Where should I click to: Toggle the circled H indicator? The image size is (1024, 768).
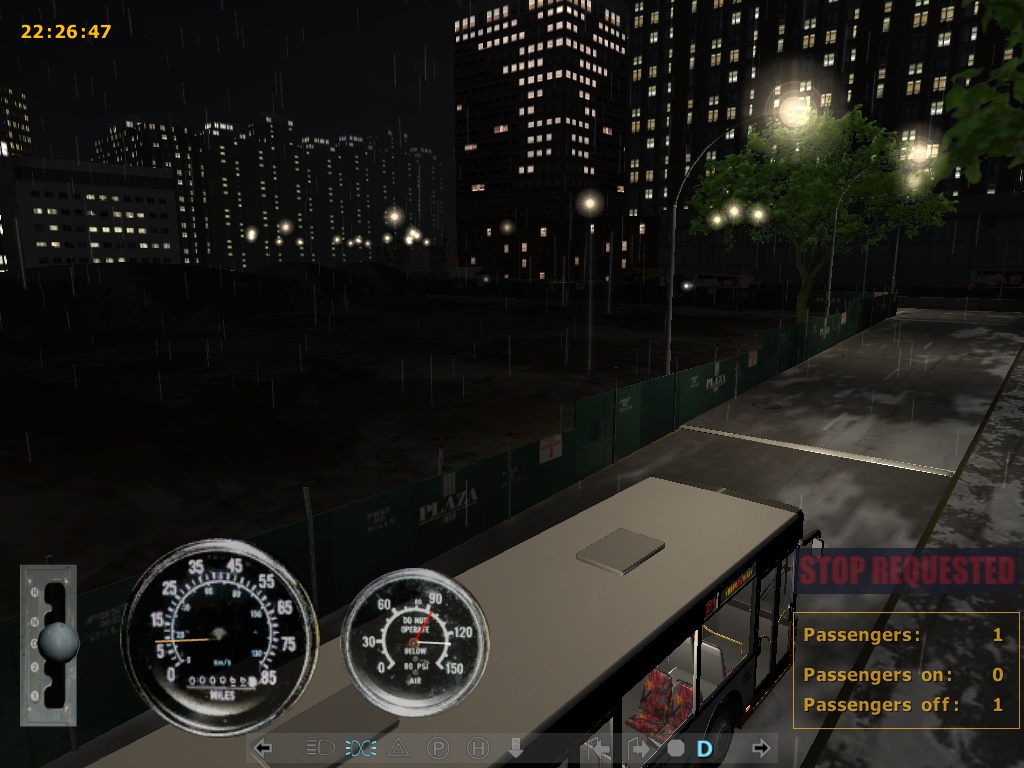478,747
